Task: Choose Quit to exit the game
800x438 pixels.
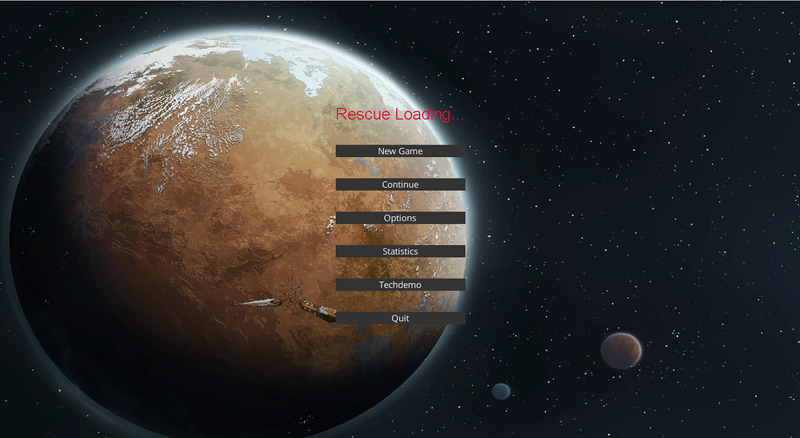Action: pyautogui.click(x=400, y=318)
